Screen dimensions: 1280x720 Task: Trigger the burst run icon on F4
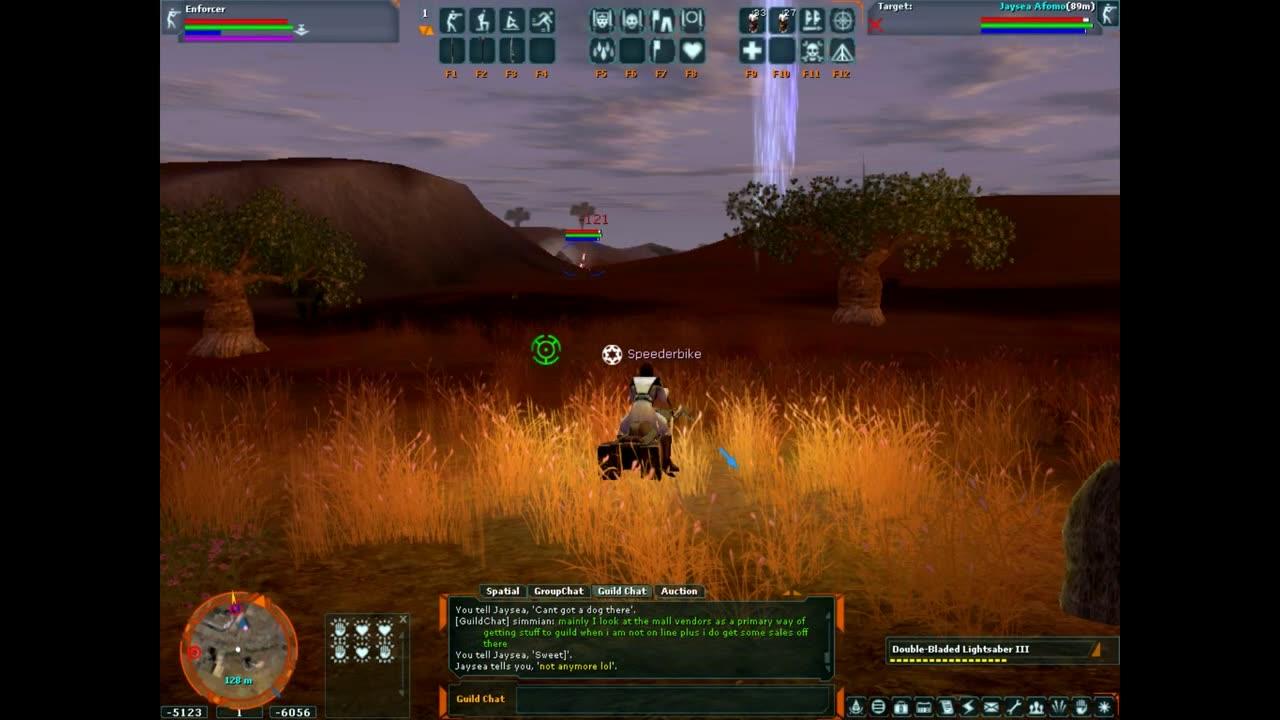coord(543,22)
